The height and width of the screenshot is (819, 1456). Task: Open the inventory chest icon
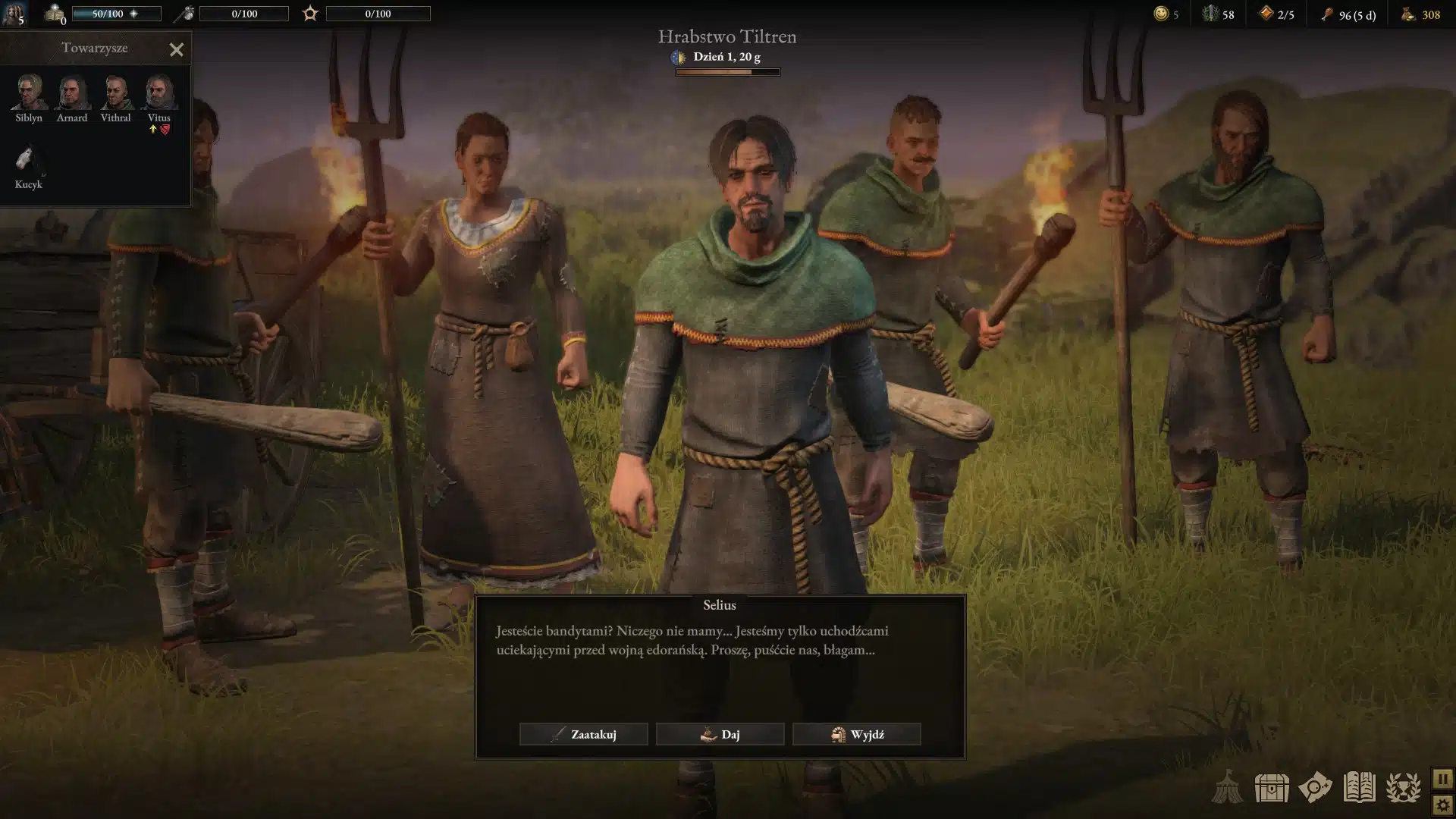pyautogui.click(x=1271, y=788)
